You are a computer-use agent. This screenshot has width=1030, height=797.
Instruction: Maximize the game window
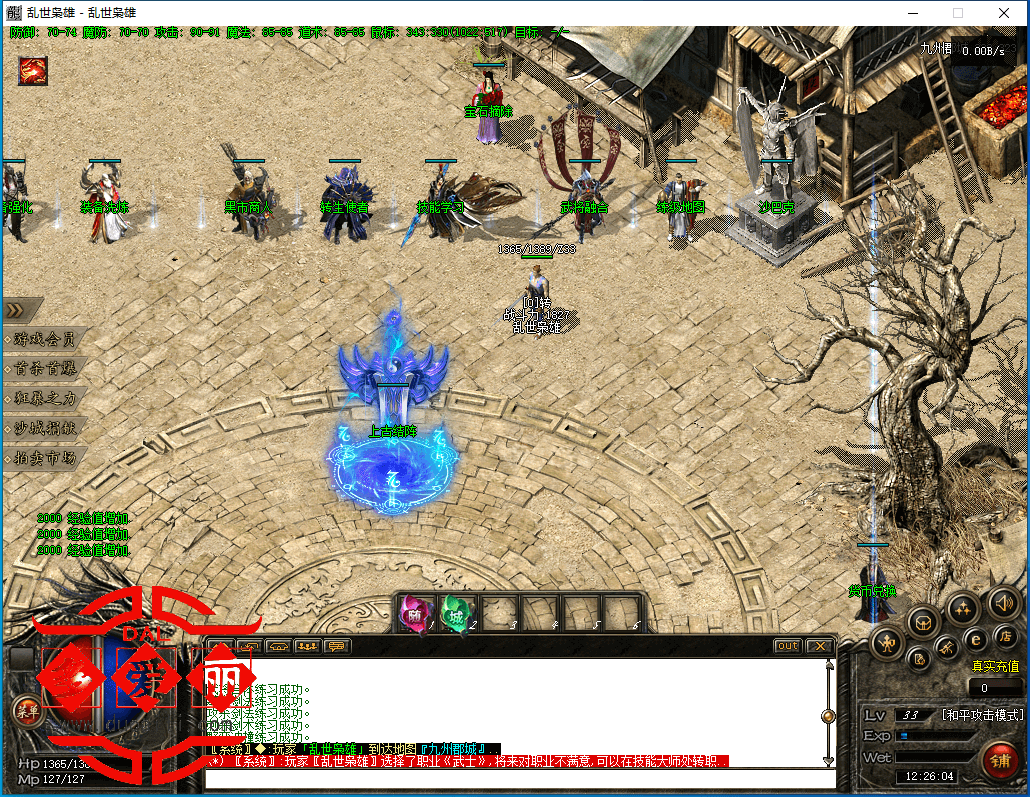[x=957, y=13]
